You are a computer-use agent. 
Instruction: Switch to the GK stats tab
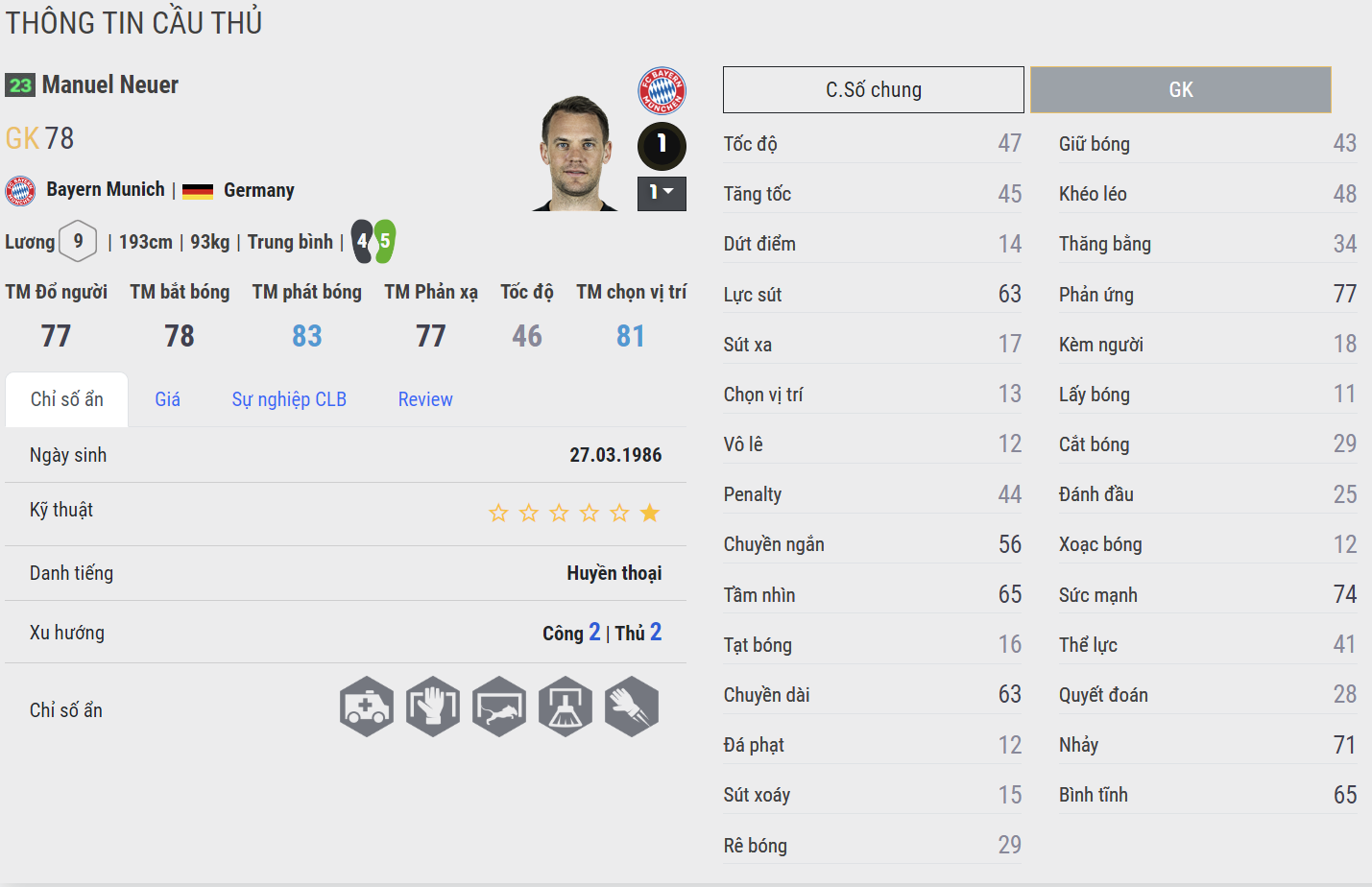pyautogui.click(x=1180, y=90)
